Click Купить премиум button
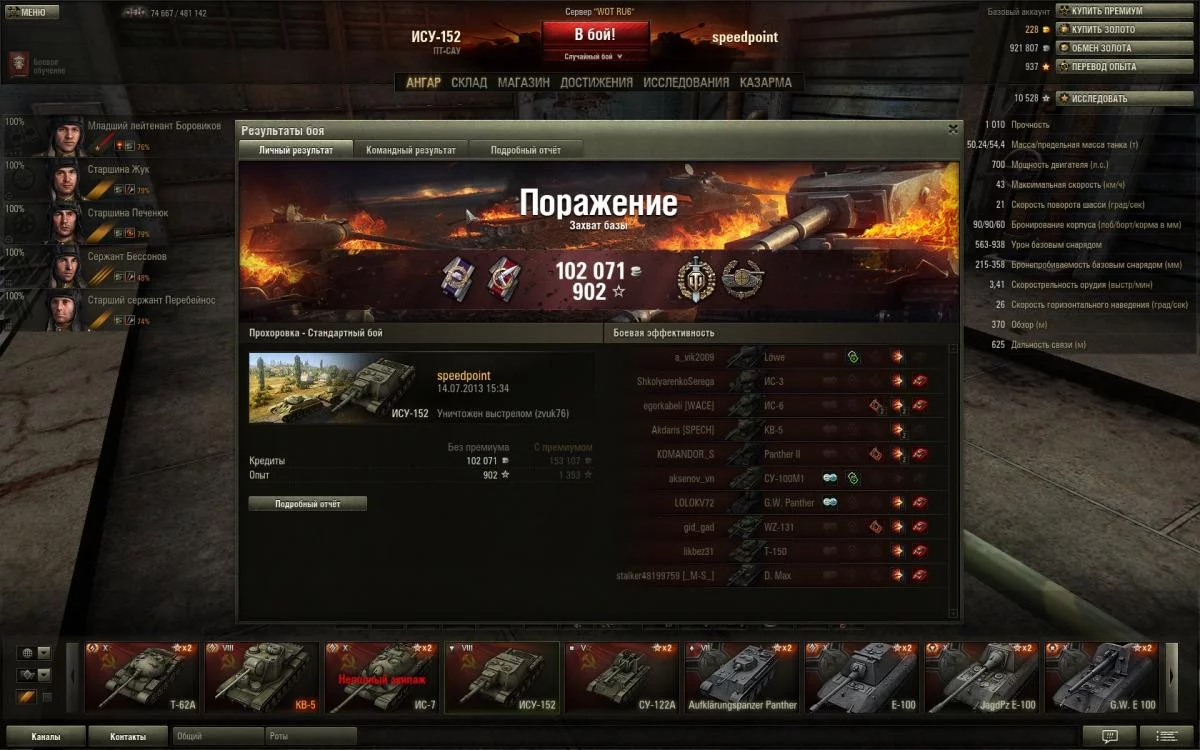The image size is (1200, 750). click(1107, 11)
